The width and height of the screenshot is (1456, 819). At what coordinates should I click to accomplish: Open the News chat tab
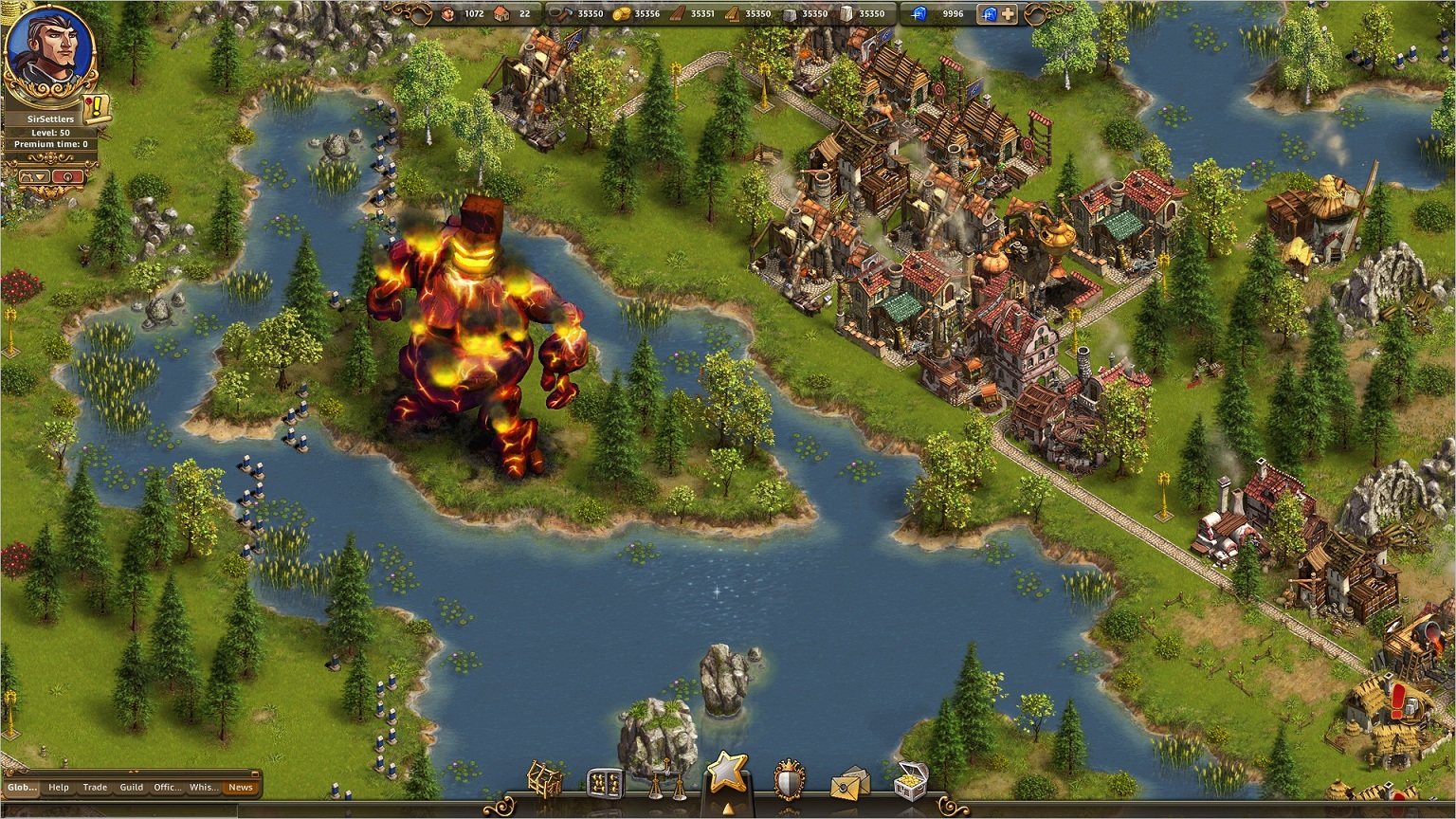click(241, 787)
